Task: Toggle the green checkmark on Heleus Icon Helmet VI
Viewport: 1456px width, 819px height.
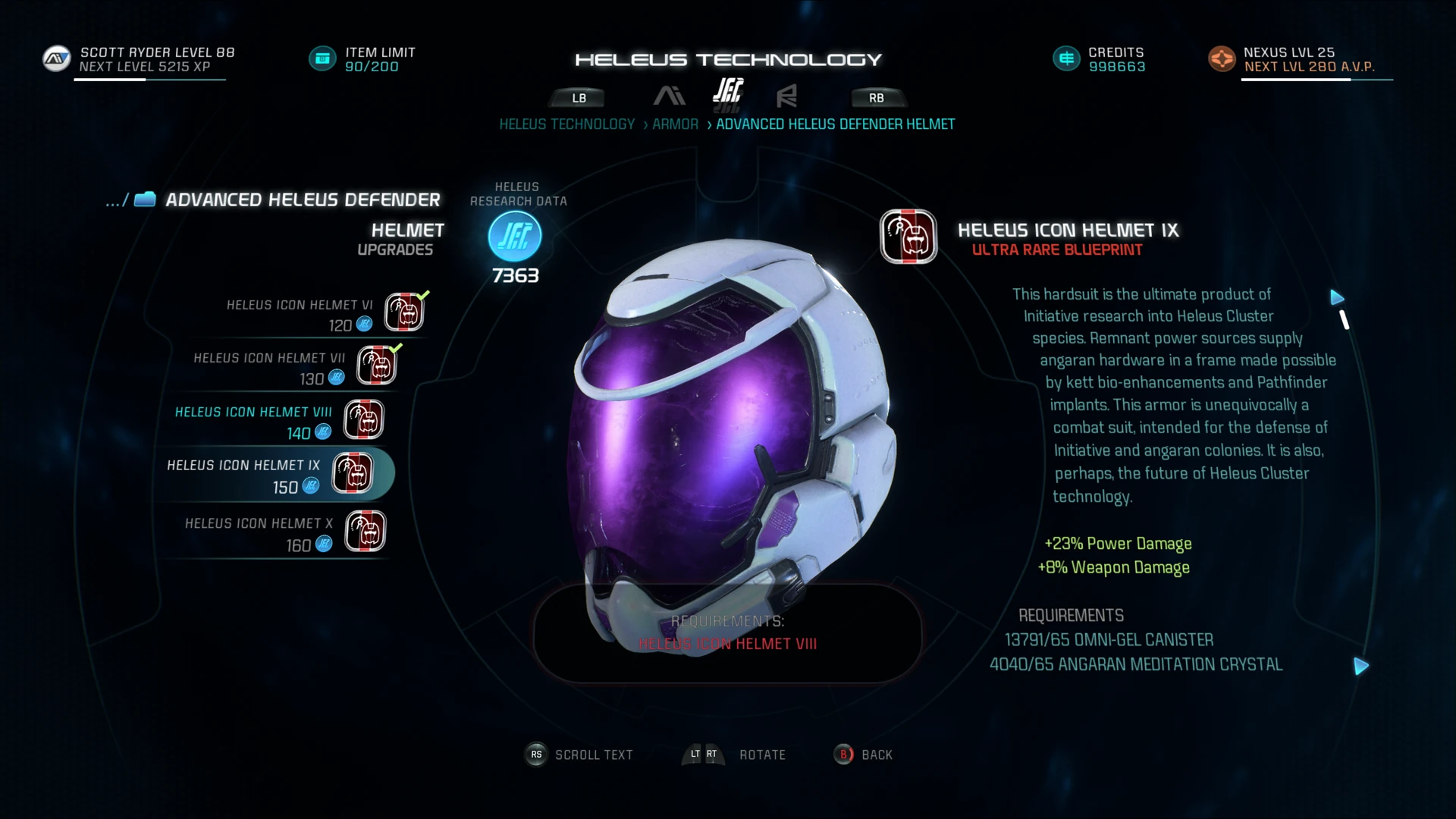Action: coord(422,297)
